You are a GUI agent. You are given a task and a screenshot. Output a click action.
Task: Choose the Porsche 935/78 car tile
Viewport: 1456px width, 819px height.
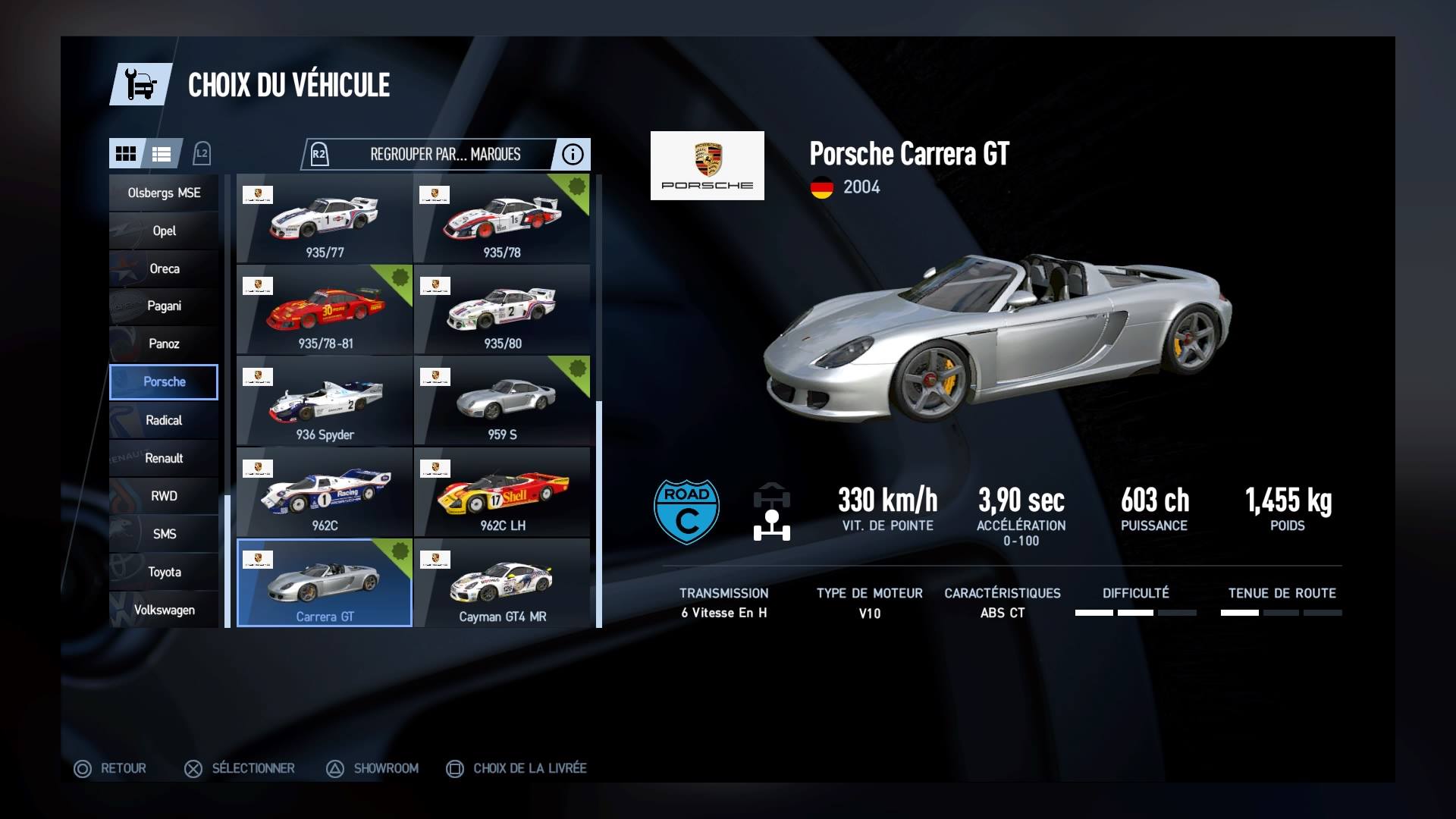click(501, 219)
